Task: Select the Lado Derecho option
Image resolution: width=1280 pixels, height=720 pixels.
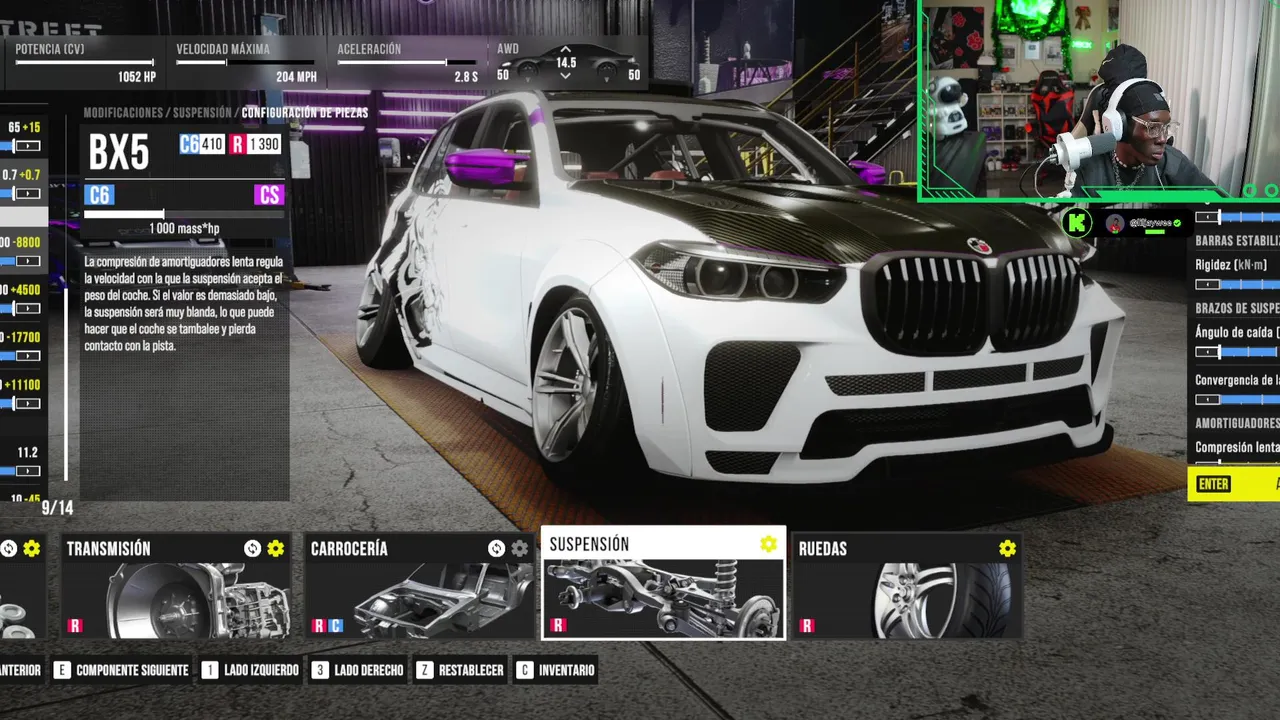Action: pos(357,670)
